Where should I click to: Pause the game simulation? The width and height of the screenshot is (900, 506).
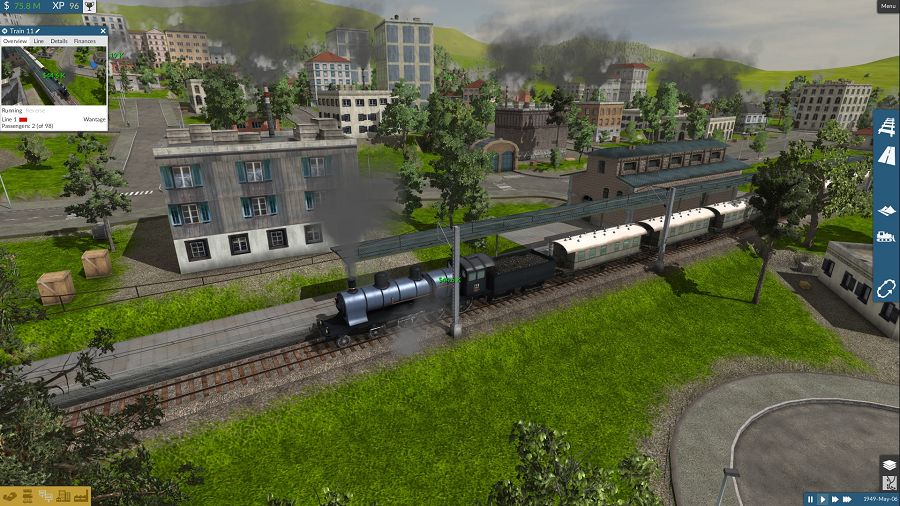pos(811,498)
